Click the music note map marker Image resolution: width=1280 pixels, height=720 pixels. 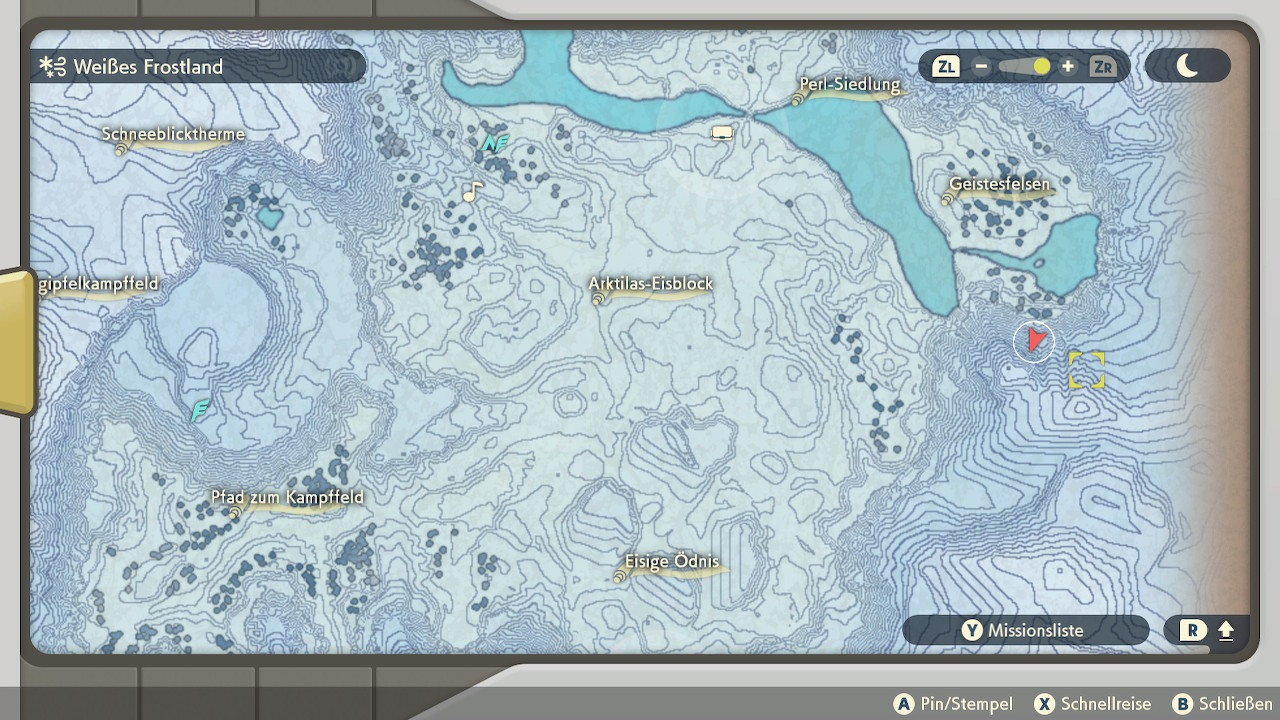click(472, 191)
